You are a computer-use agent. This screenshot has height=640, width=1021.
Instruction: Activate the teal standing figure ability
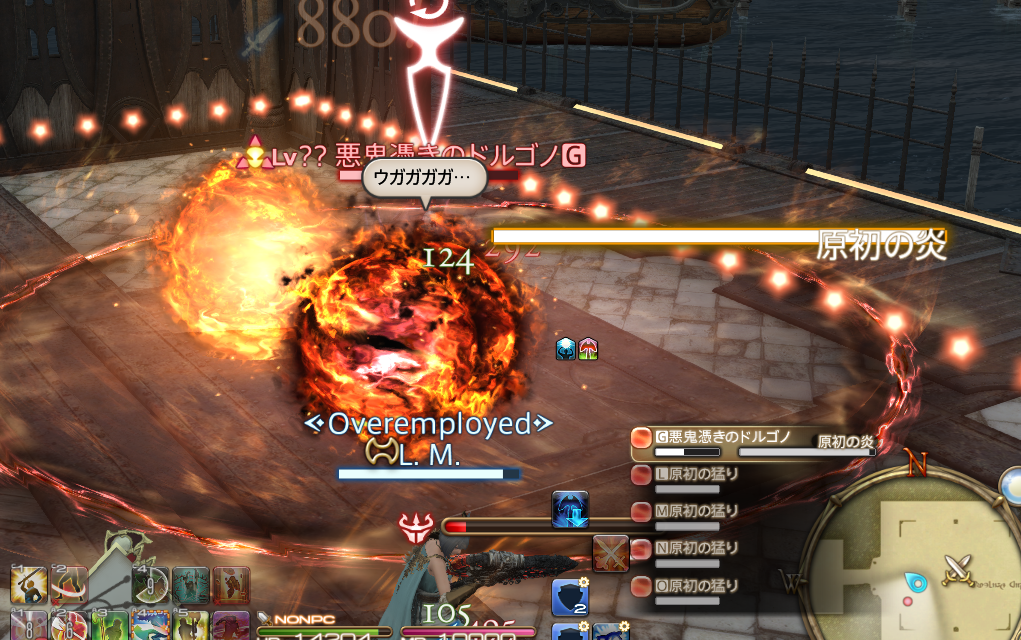coord(190,586)
